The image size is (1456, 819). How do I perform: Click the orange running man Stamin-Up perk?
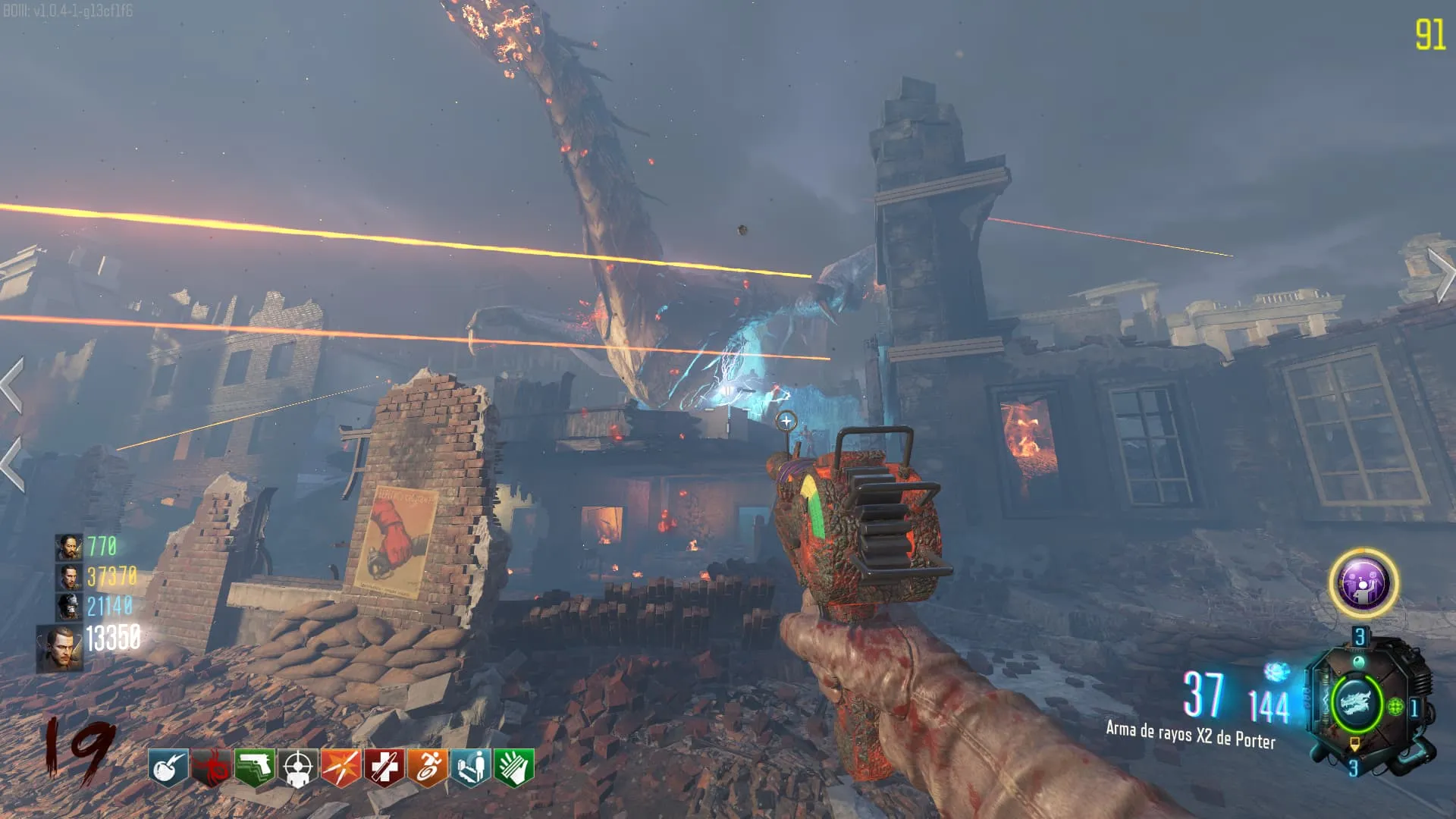[x=427, y=768]
